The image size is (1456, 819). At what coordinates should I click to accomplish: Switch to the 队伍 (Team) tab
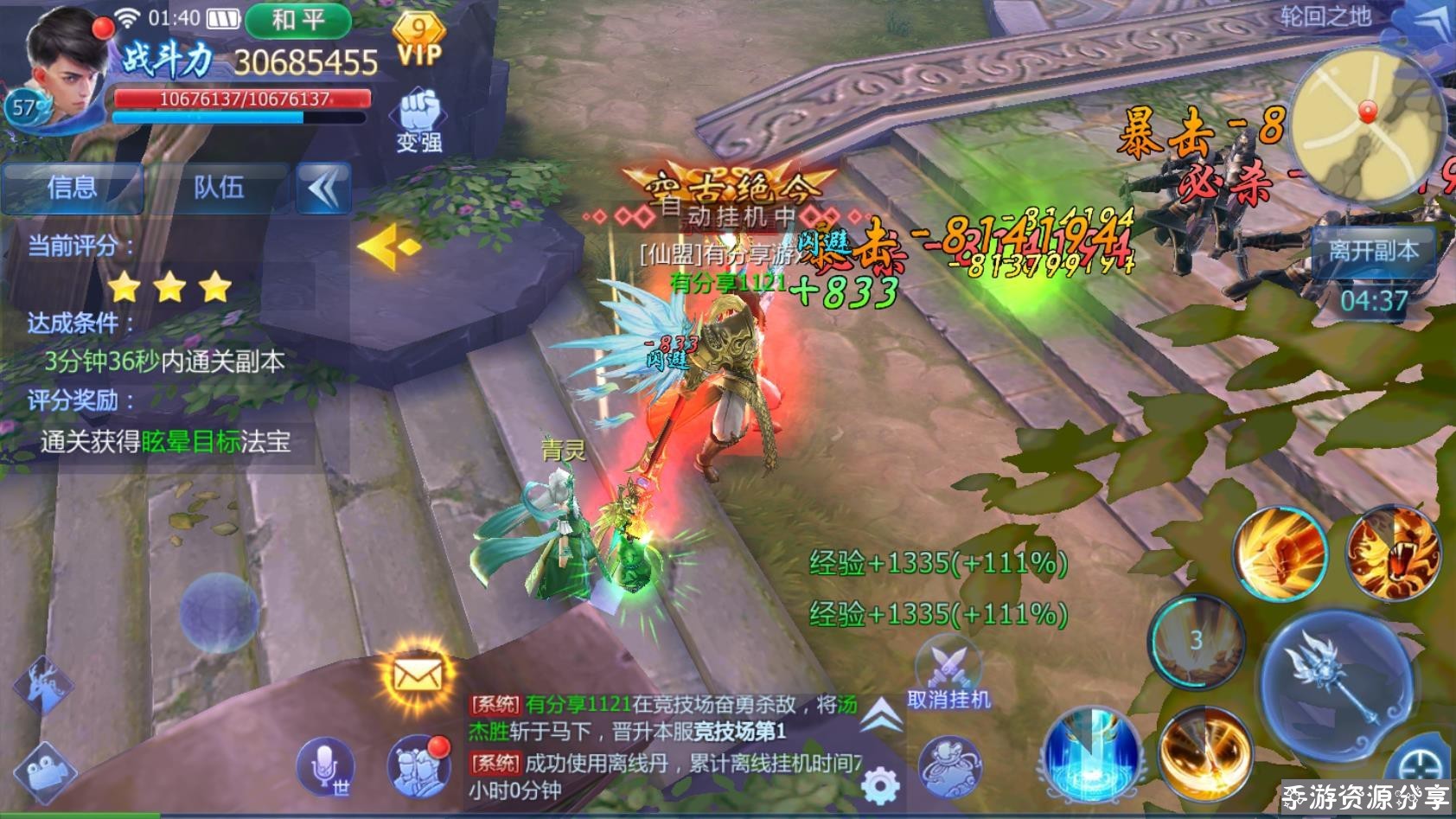[218, 187]
